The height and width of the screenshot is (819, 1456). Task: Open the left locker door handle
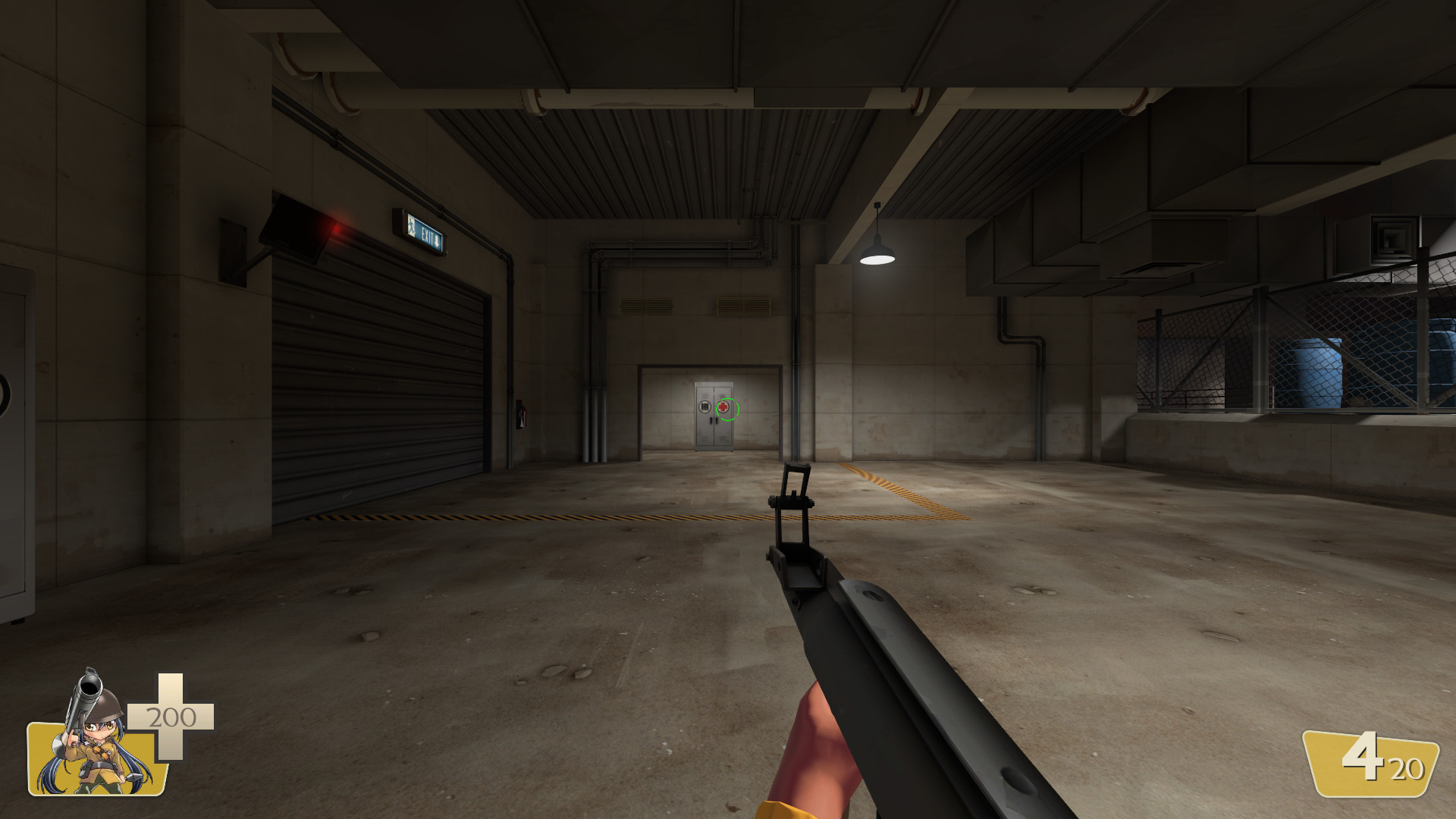click(711, 420)
